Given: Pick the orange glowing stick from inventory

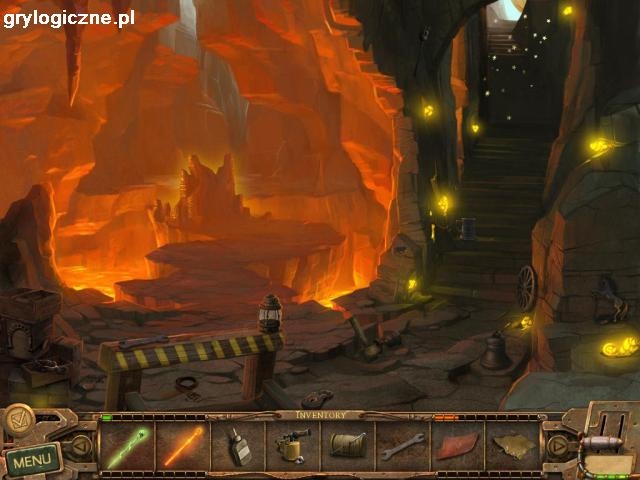Looking at the screenshot, I should tap(183, 446).
